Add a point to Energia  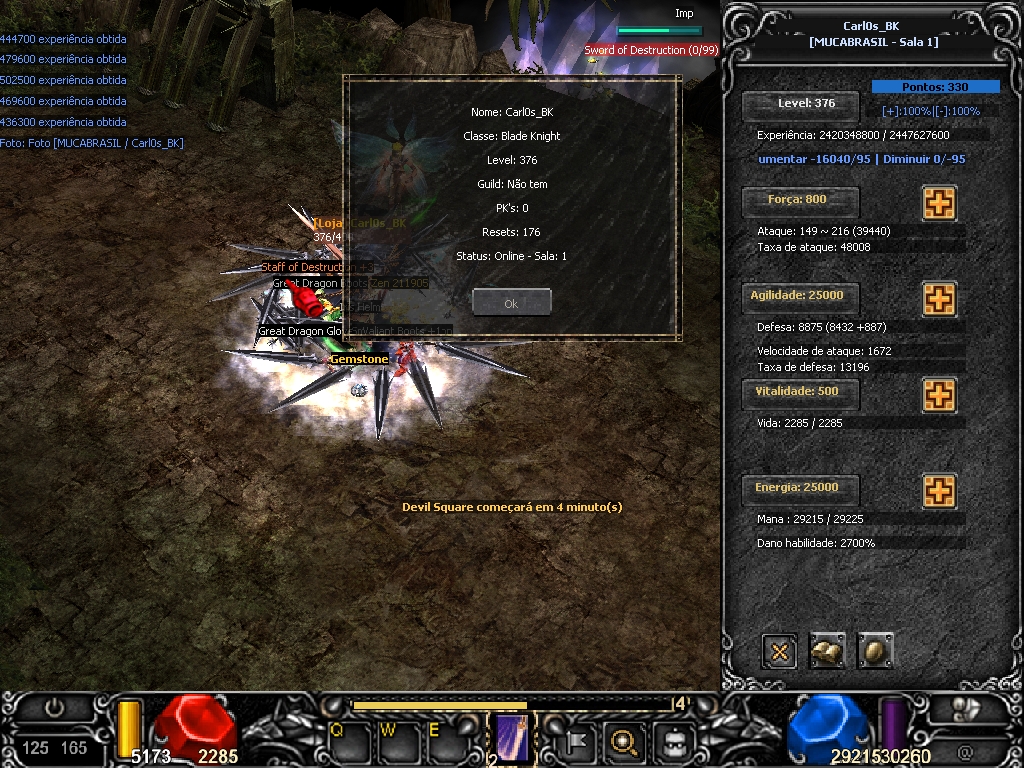coord(938,491)
